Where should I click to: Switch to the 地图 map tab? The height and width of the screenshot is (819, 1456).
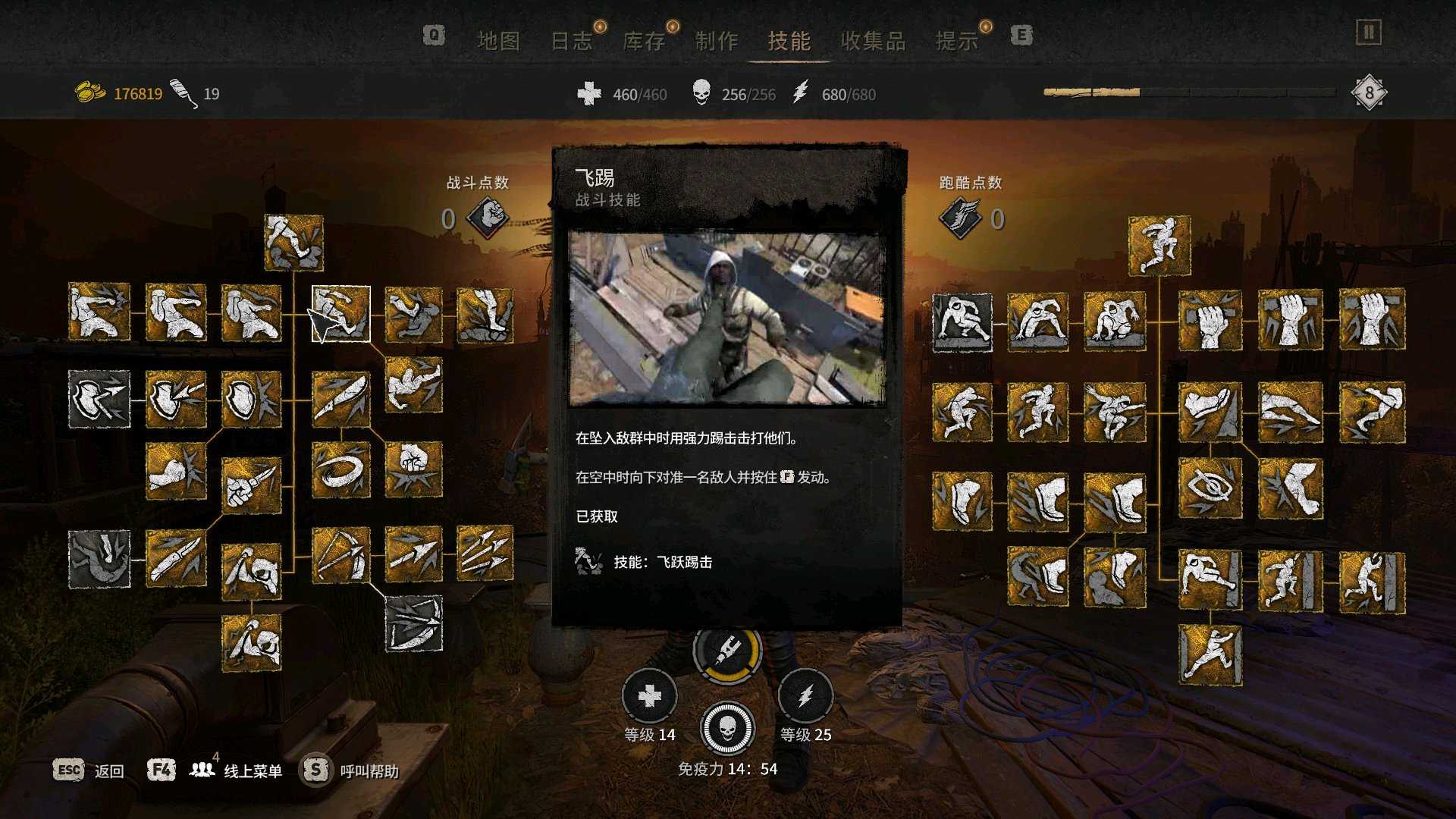pyautogui.click(x=498, y=41)
